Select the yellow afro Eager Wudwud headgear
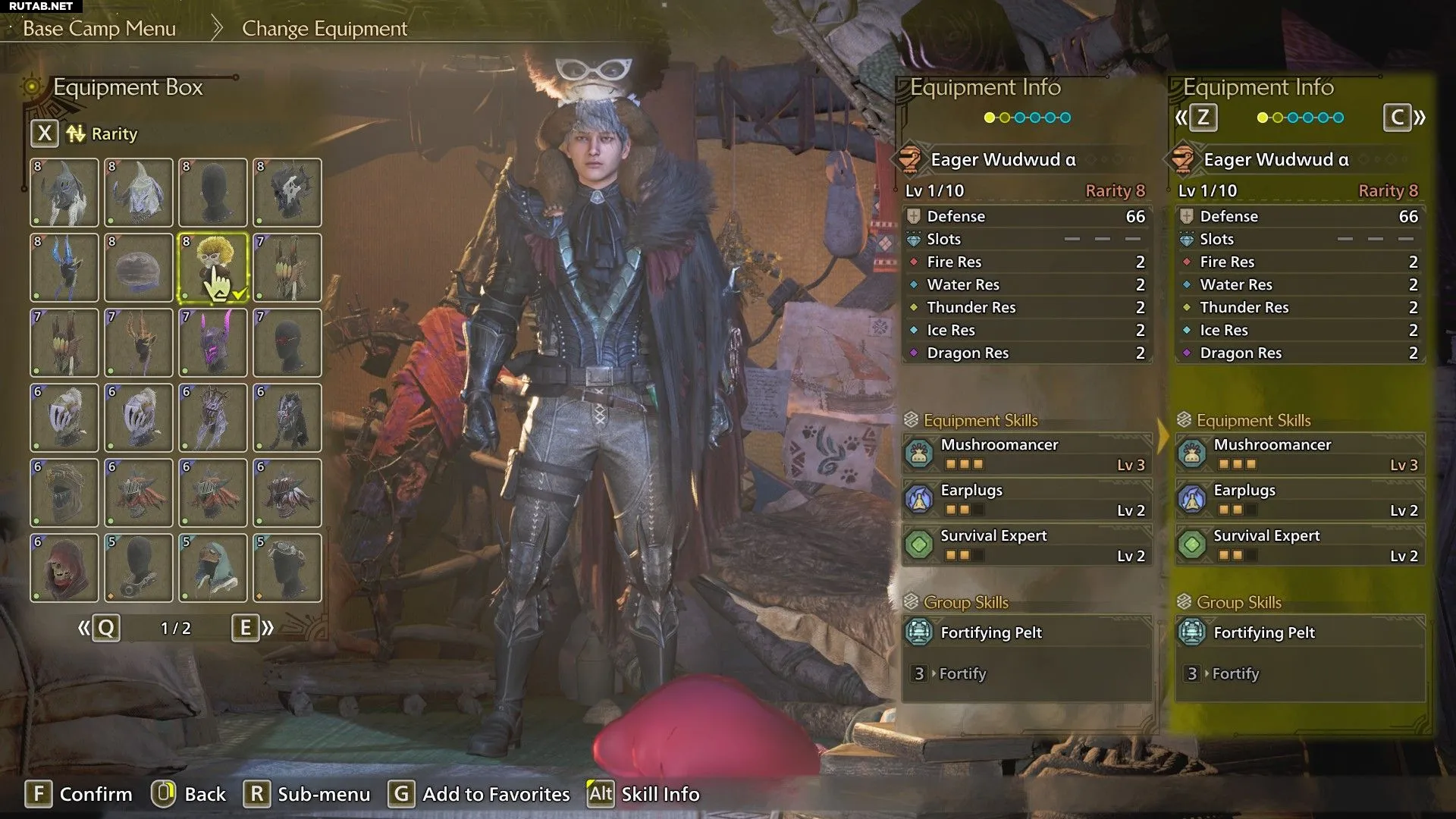The width and height of the screenshot is (1456, 819). [213, 267]
